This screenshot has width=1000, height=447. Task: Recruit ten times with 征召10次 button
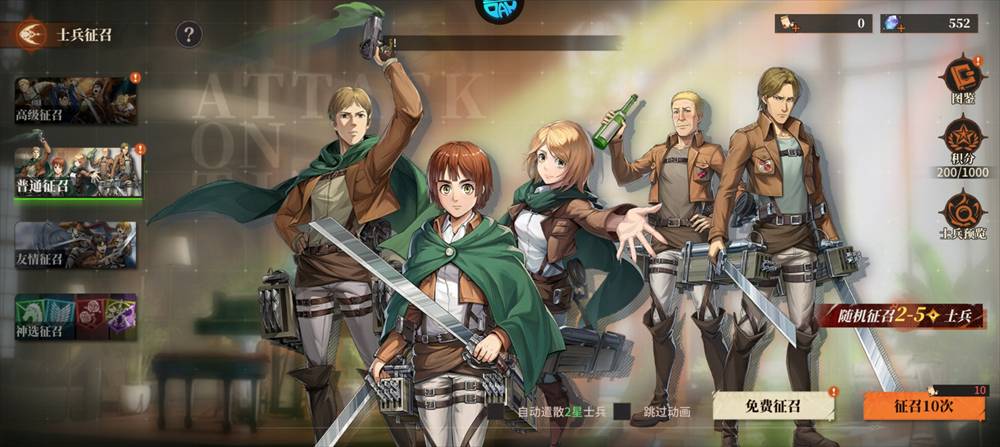923,407
